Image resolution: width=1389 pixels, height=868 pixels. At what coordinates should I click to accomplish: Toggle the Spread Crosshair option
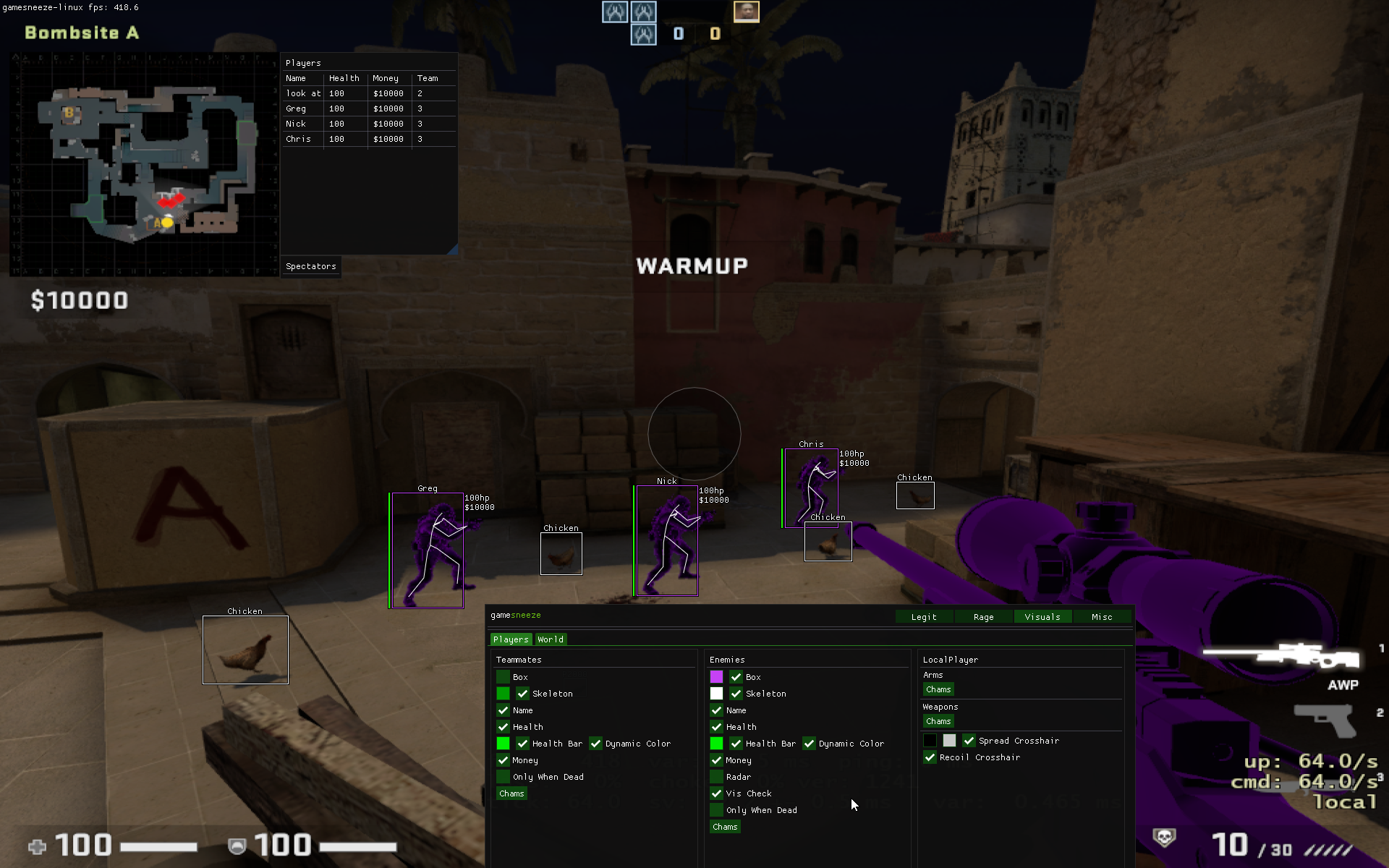[969, 741]
